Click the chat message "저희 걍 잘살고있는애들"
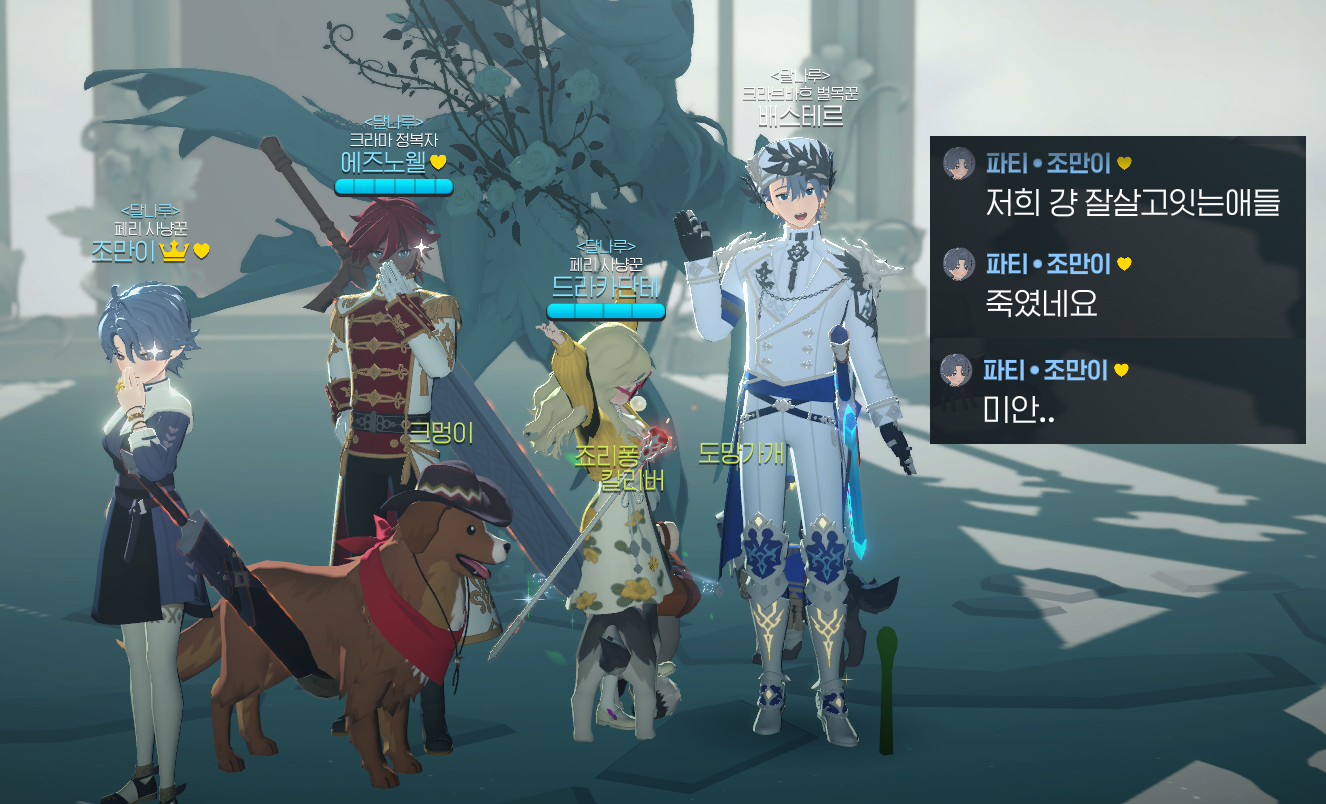The image size is (1326, 804). tap(1133, 203)
